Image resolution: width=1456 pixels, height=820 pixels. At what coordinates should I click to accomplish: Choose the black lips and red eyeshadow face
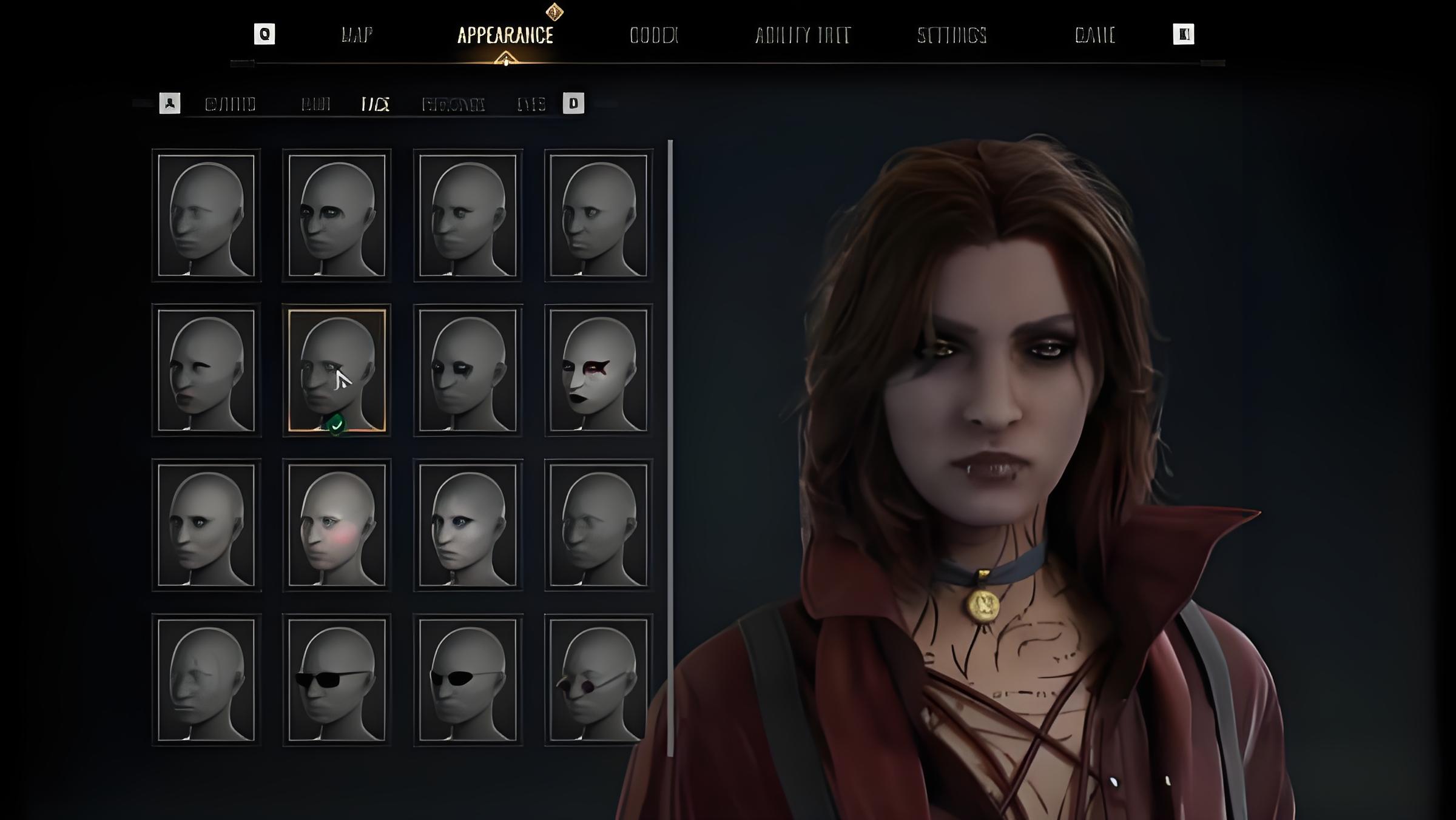click(x=598, y=370)
